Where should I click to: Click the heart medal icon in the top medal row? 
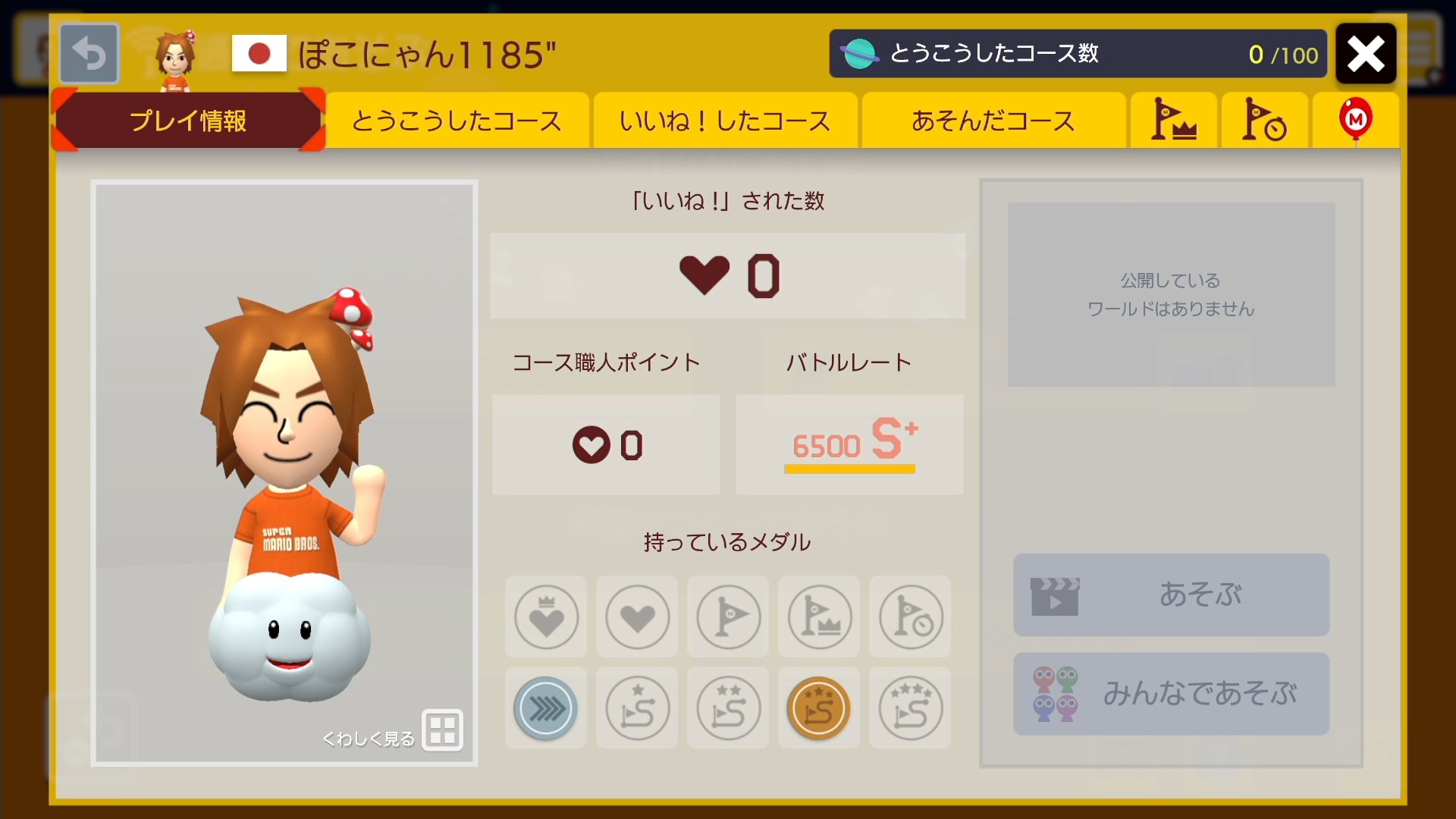pos(636,617)
